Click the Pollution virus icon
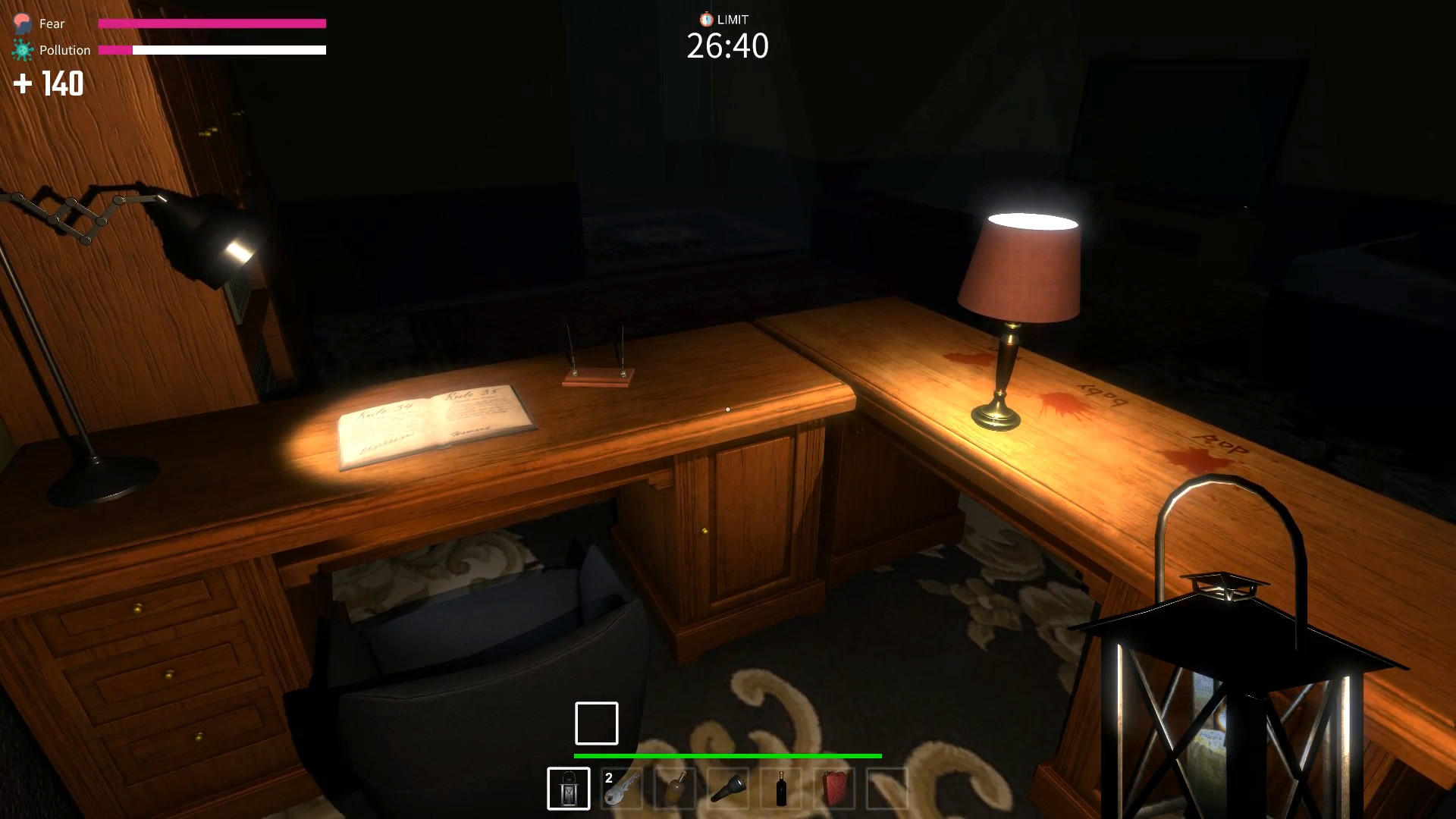This screenshot has height=819, width=1456. pos(22,49)
